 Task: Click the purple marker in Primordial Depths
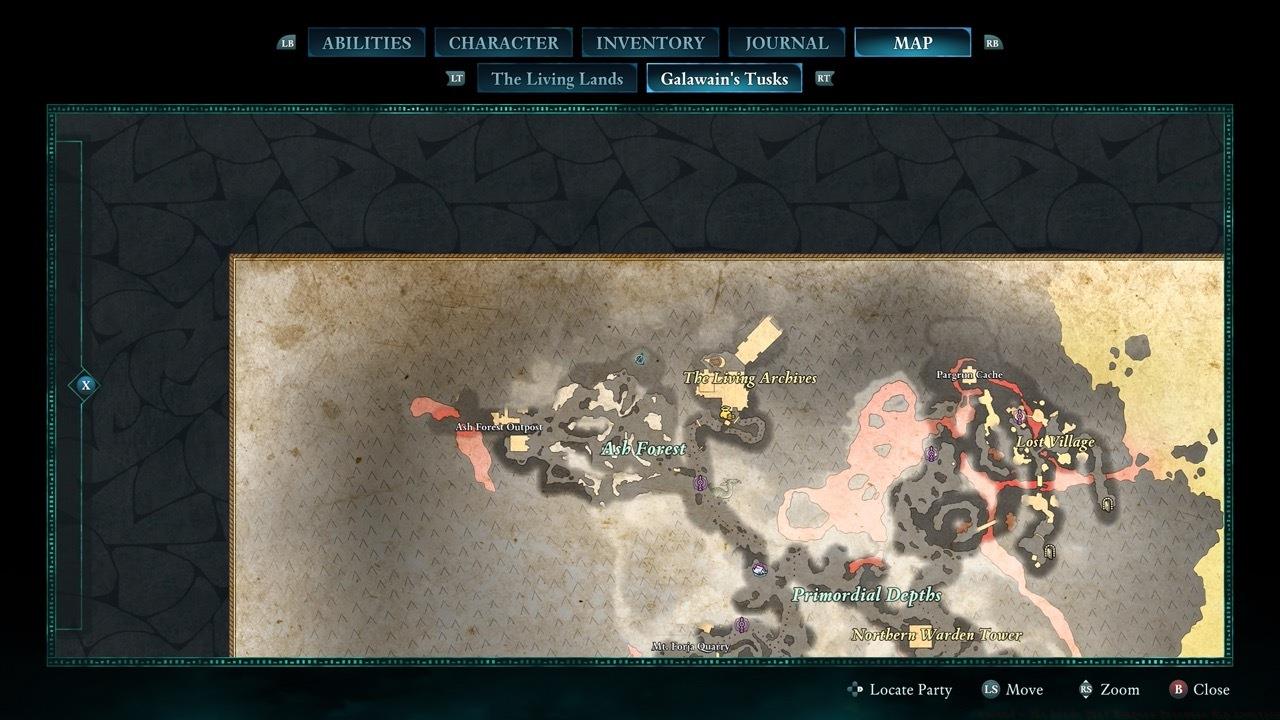(760, 568)
